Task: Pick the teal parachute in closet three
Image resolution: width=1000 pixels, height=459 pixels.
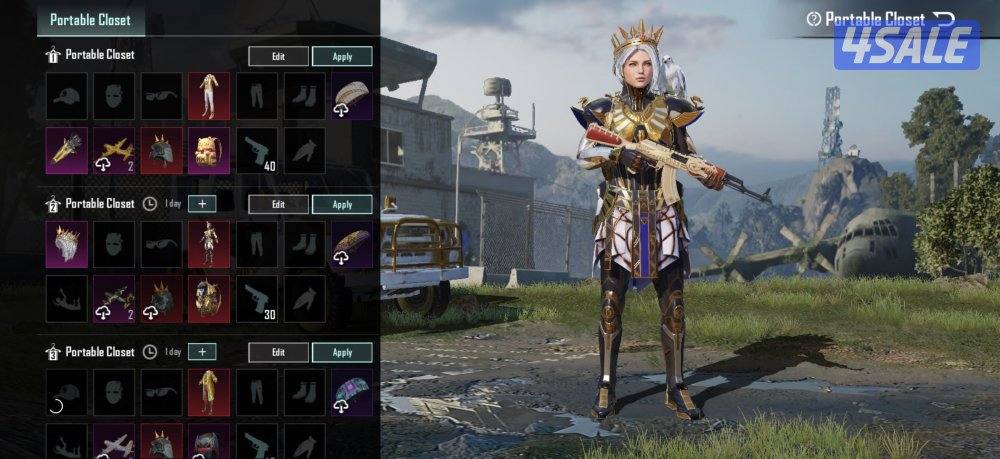Action: (352, 391)
